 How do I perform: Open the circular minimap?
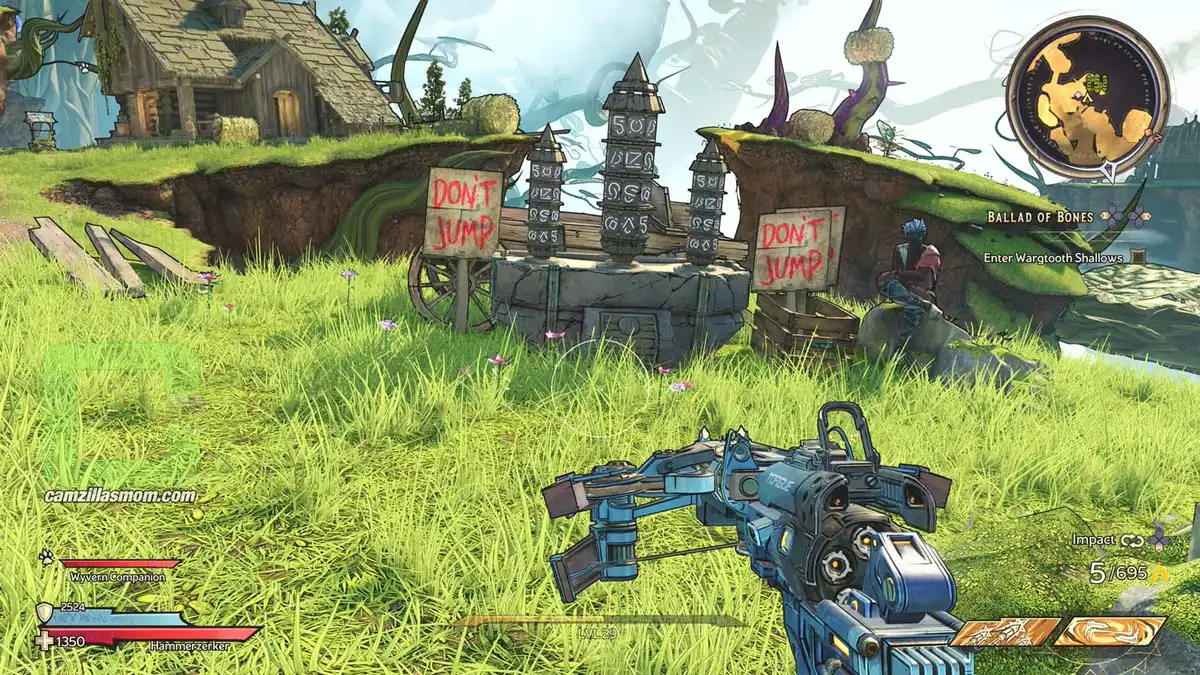pos(1087,97)
